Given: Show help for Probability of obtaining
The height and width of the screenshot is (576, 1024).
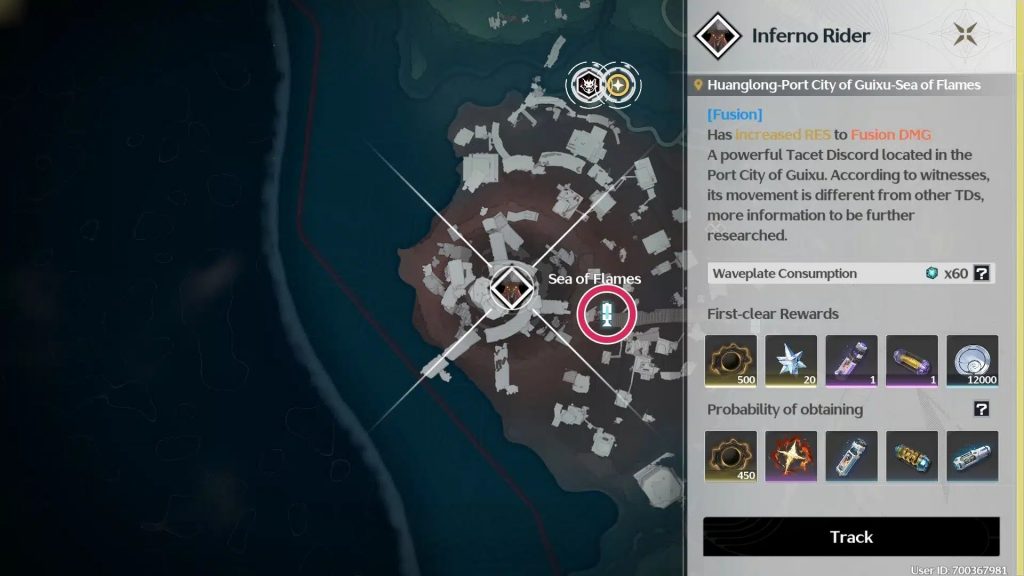Looking at the screenshot, I should point(982,409).
